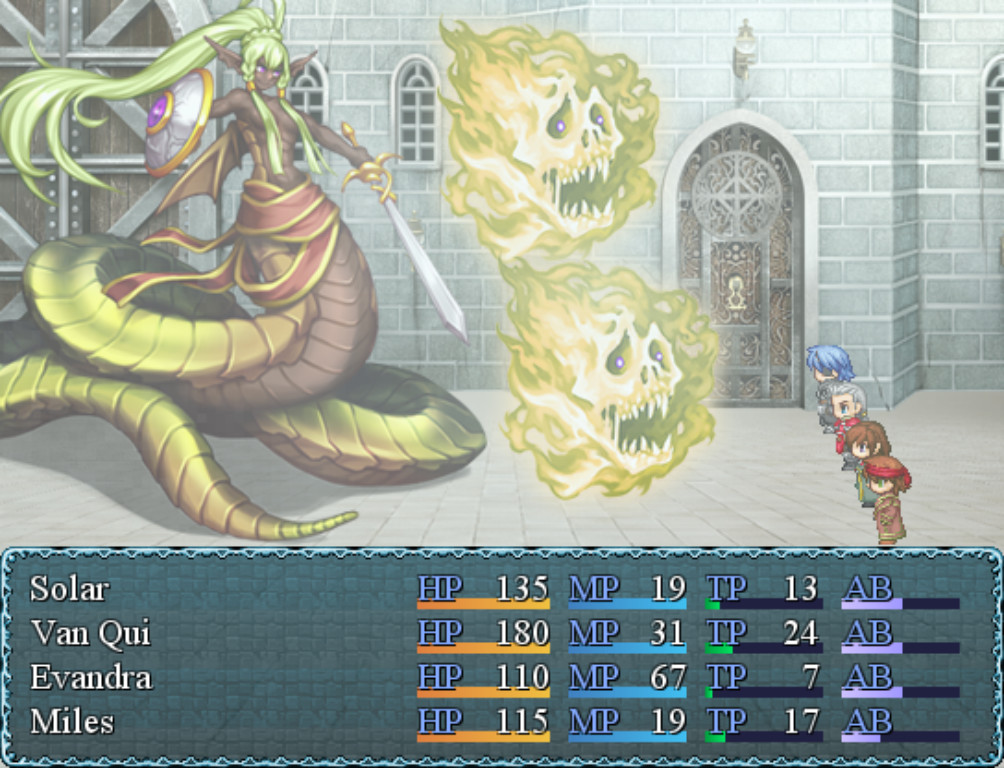
Task: Select Evandra in the party list
Action: click(x=90, y=677)
